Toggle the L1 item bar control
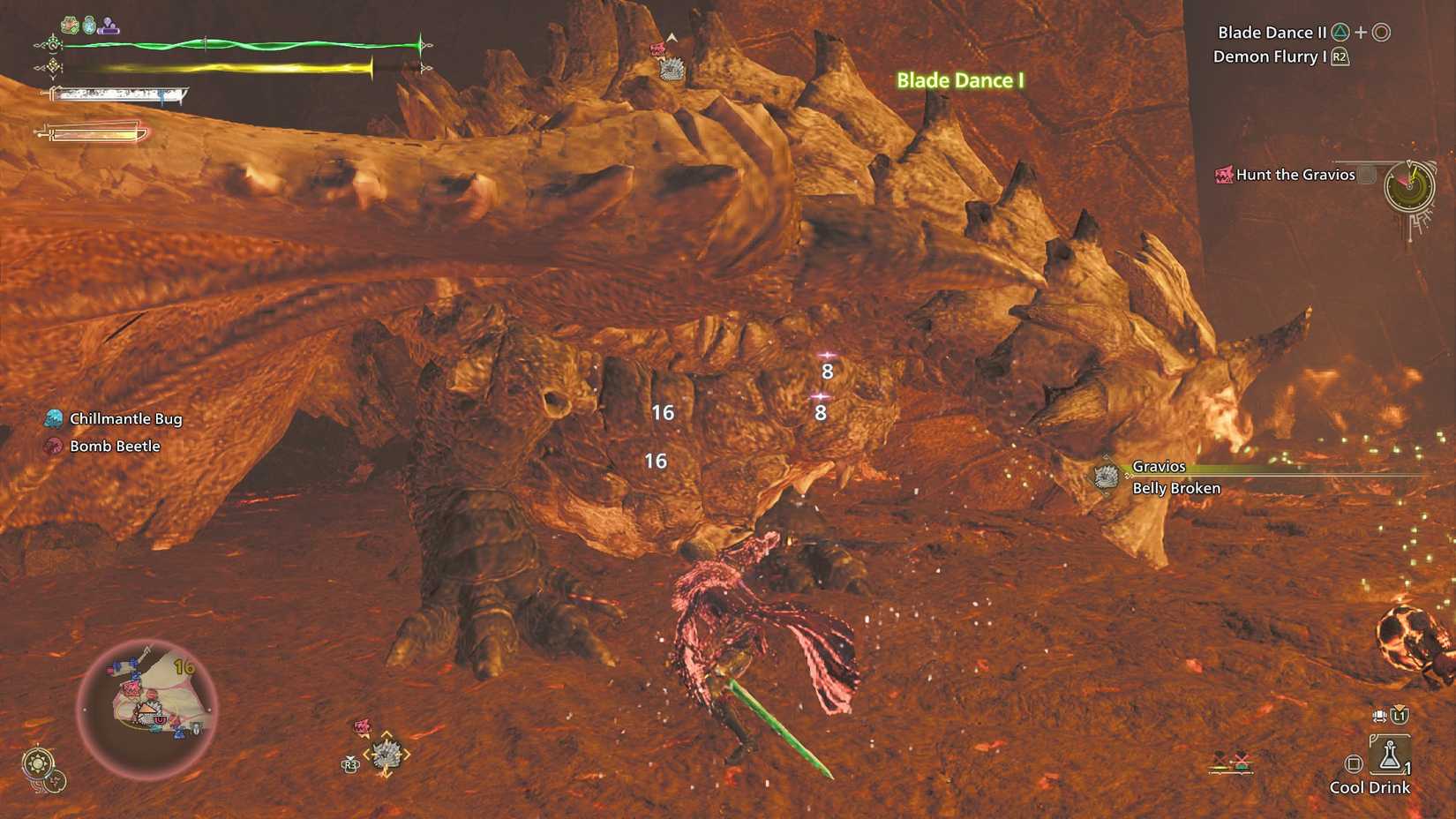The height and width of the screenshot is (819, 1456). [1399, 716]
